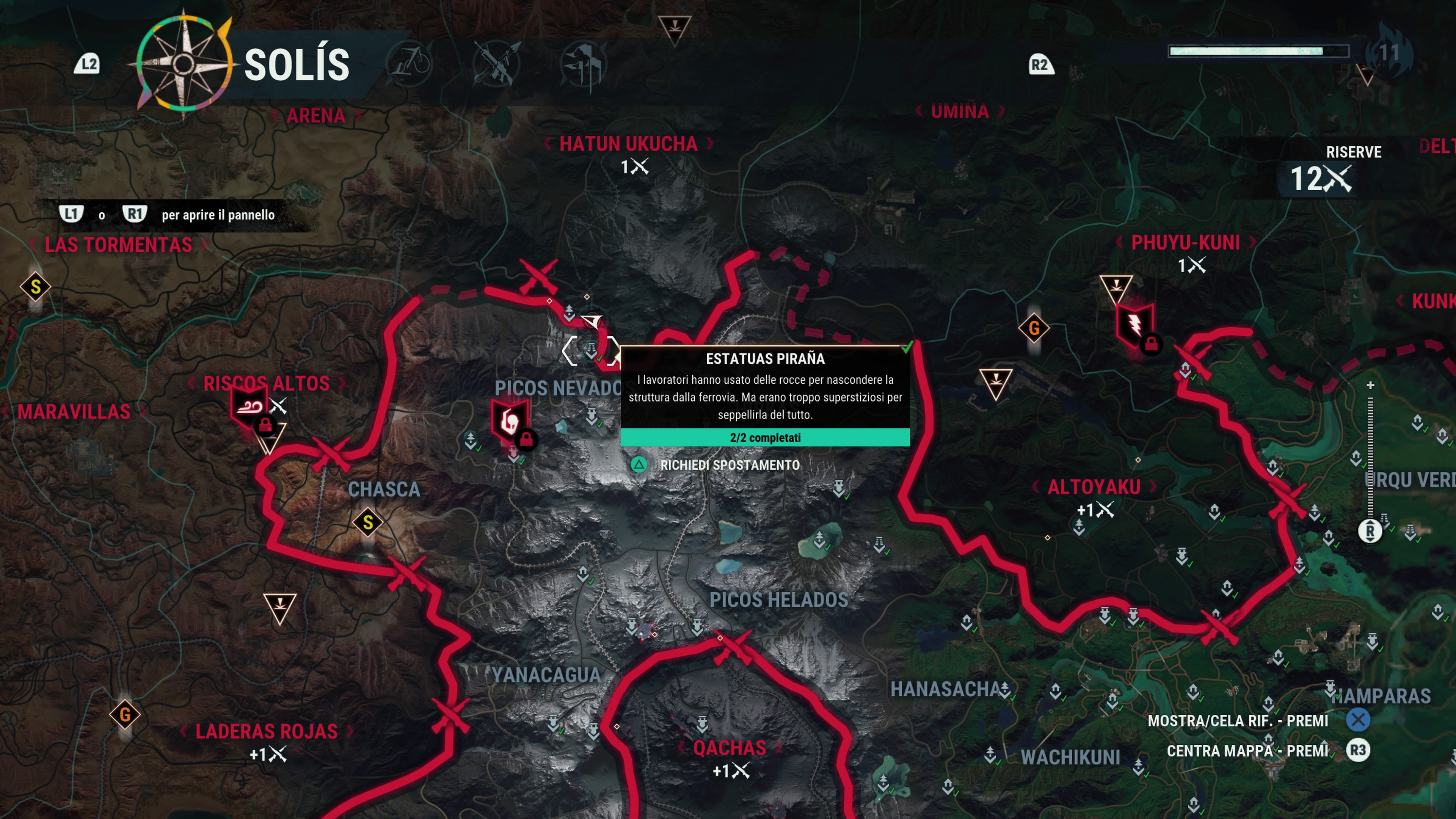
Task: Click the S diamond below Las Tormentas
Action: coord(36,287)
